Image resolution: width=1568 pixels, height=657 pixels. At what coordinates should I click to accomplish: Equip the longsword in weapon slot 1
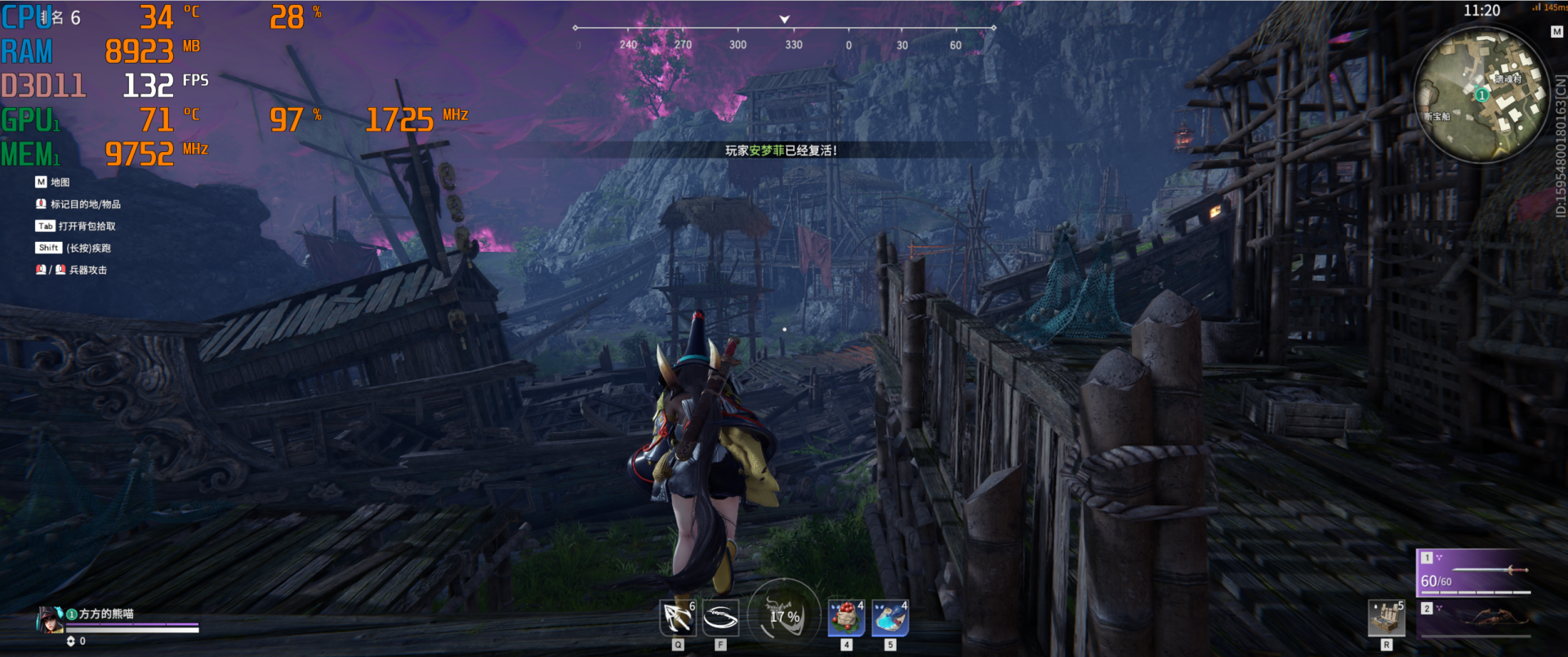click(x=1474, y=572)
